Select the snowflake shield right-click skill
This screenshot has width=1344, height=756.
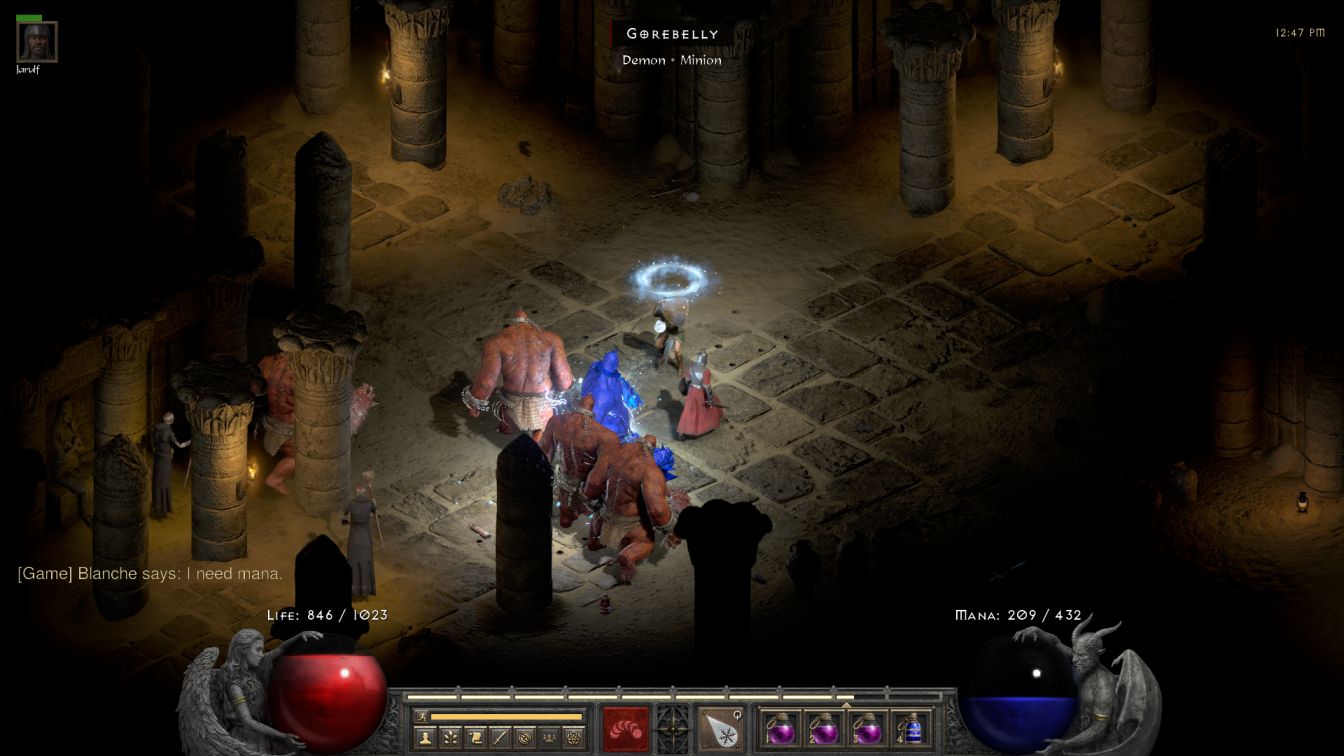[x=719, y=728]
